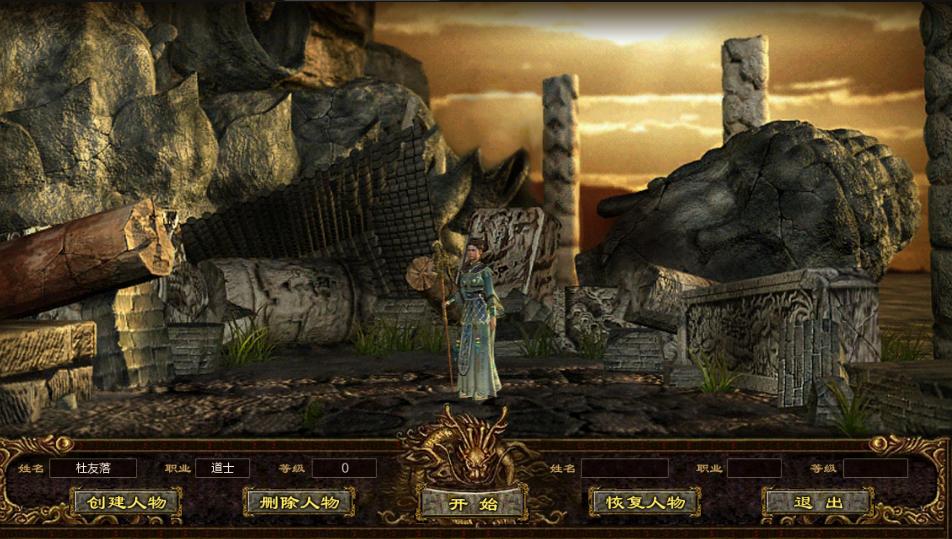Screen dimensions: 952x539
Task: Start the game with the 开始 button
Action: [x=473, y=503]
